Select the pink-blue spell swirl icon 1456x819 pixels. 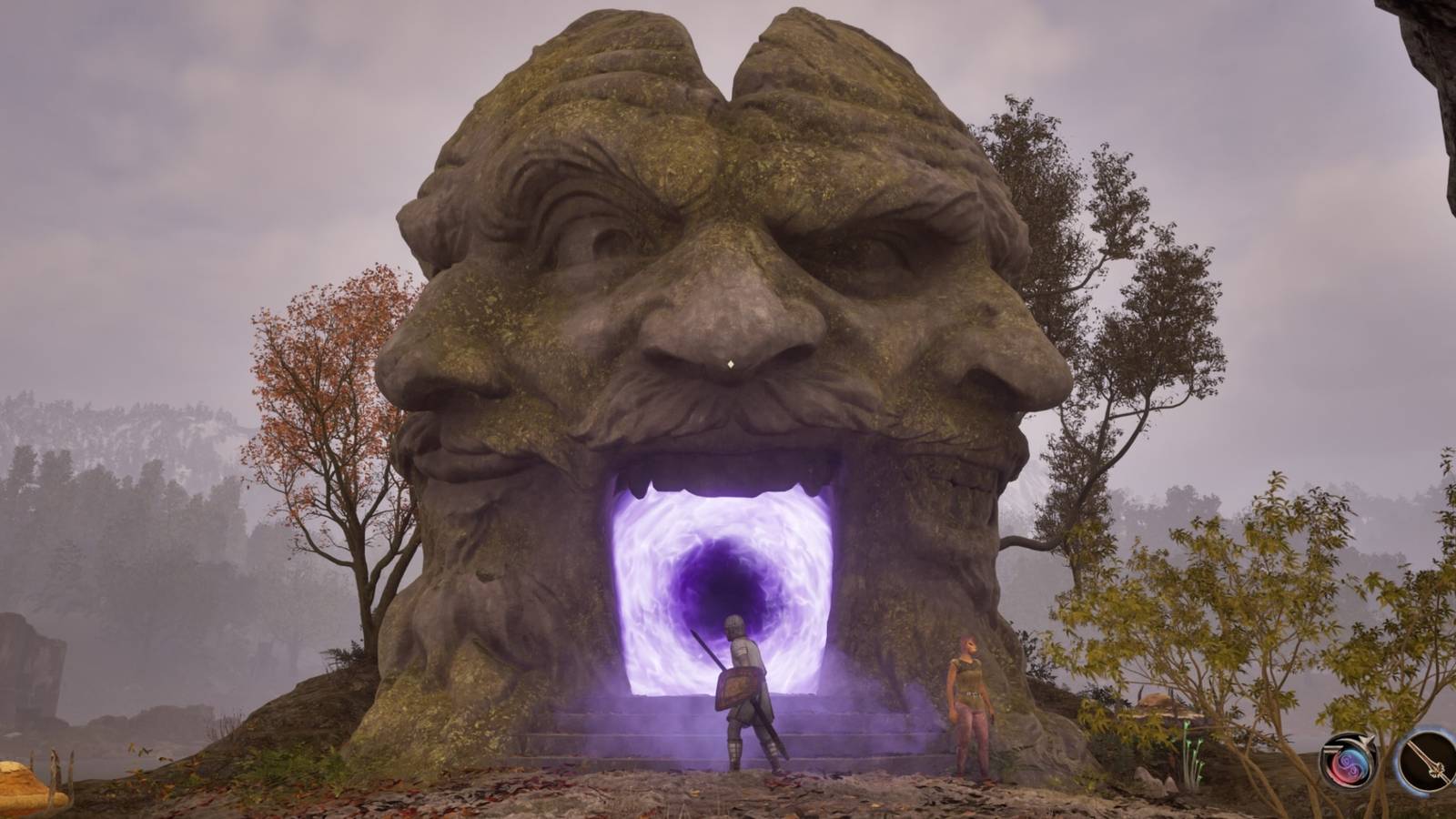click(x=1350, y=764)
